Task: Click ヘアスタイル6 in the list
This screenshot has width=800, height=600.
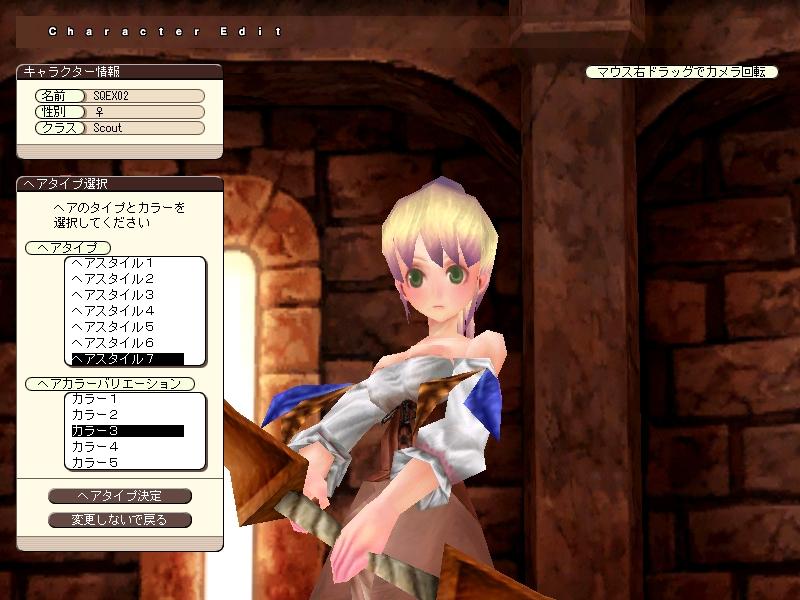Action: point(112,342)
